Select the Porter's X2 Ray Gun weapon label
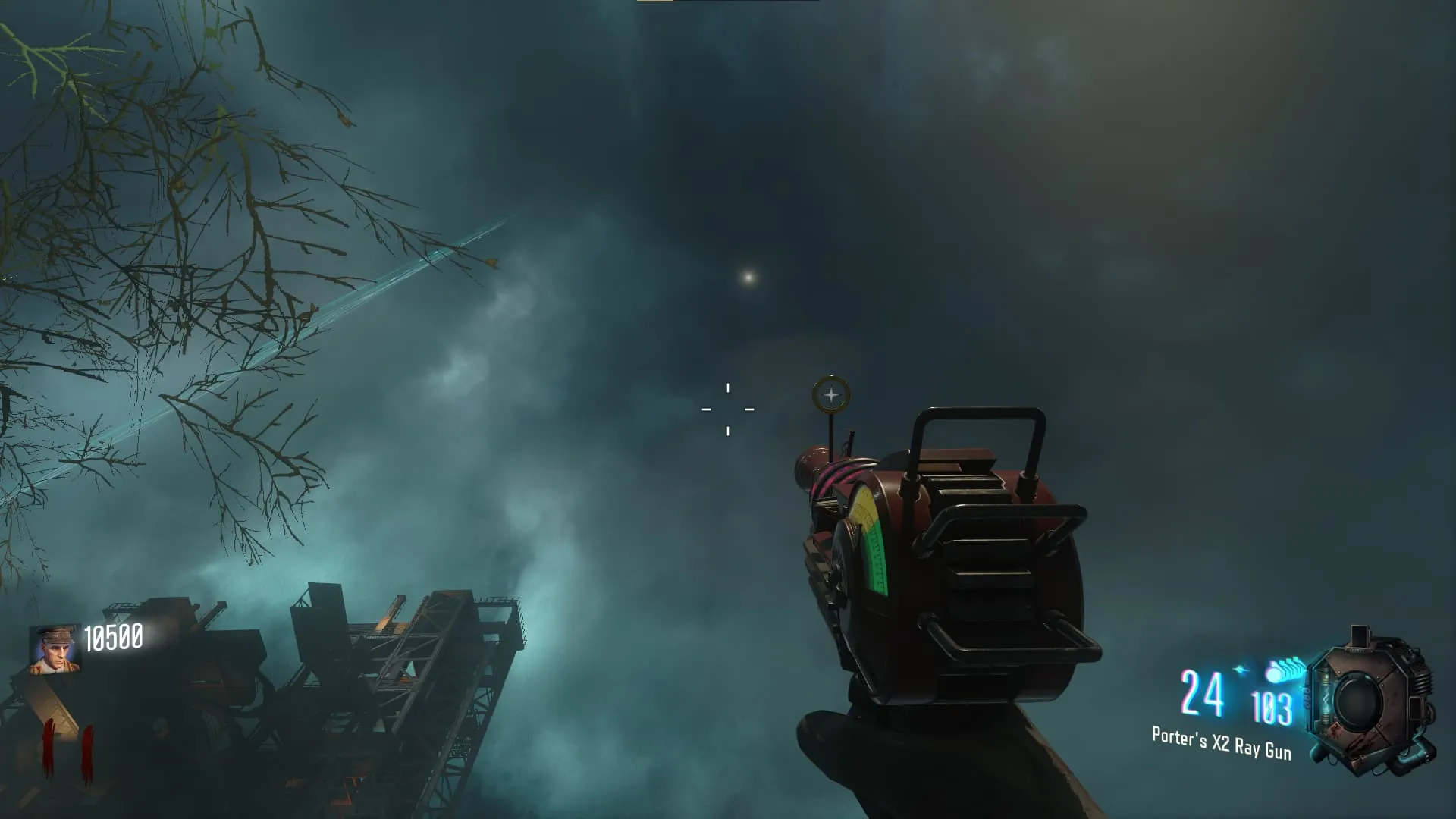 (x=1221, y=742)
